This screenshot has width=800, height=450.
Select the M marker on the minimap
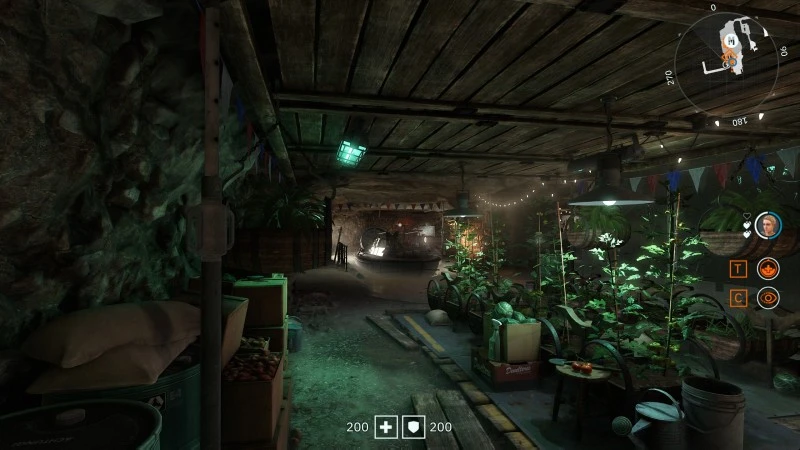732,42
